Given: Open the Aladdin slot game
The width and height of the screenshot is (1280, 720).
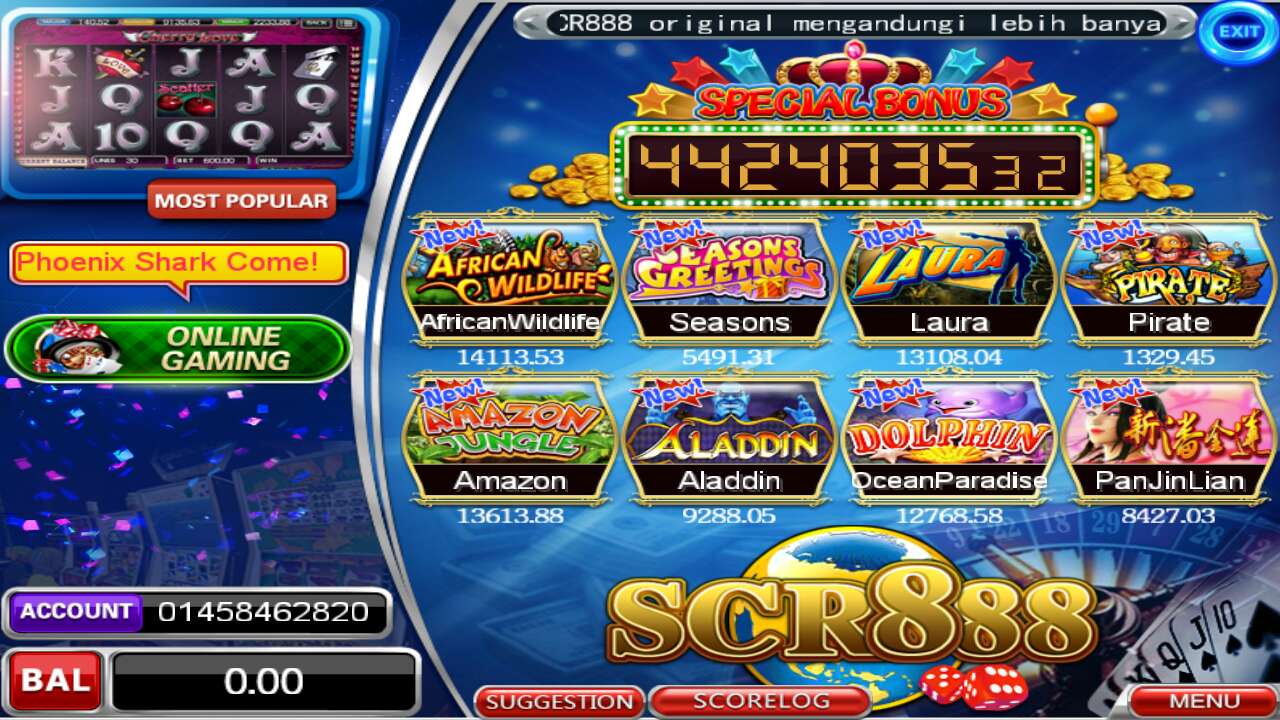Looking at the screenshot, I should tap(729, 430).
